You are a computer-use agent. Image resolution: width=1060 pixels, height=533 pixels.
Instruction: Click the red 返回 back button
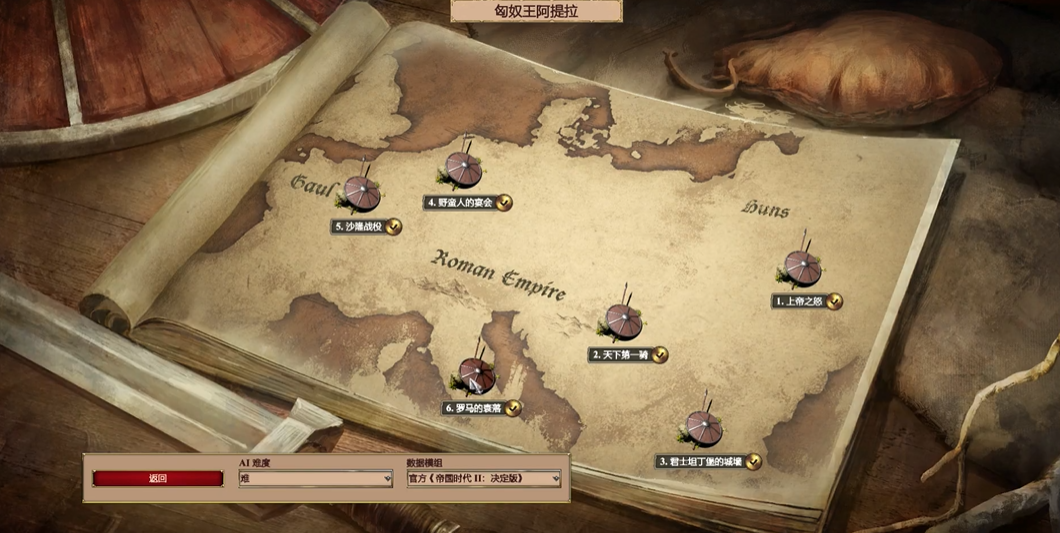158,478
